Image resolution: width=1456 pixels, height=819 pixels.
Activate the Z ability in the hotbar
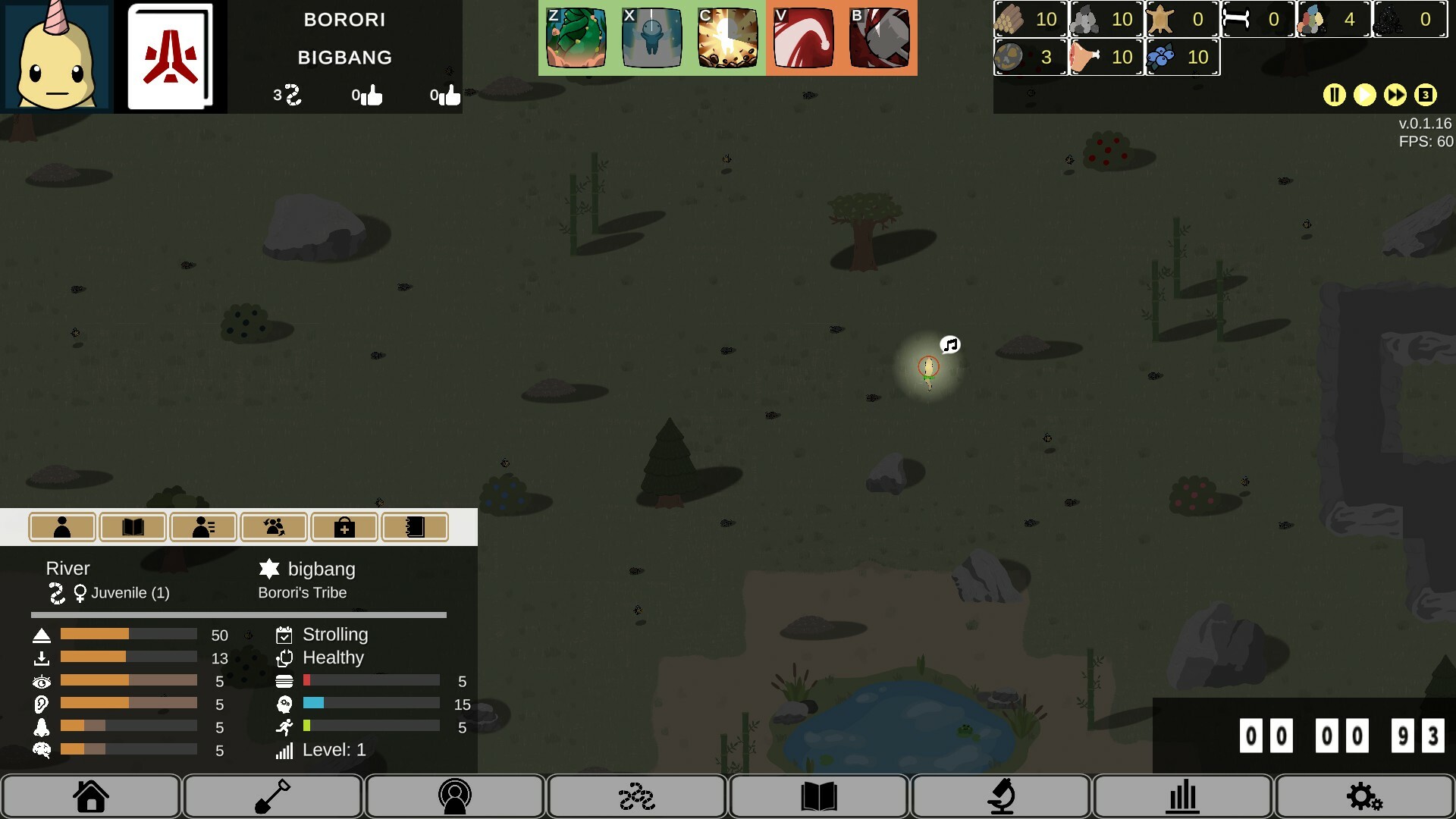(x=576, y=37)
